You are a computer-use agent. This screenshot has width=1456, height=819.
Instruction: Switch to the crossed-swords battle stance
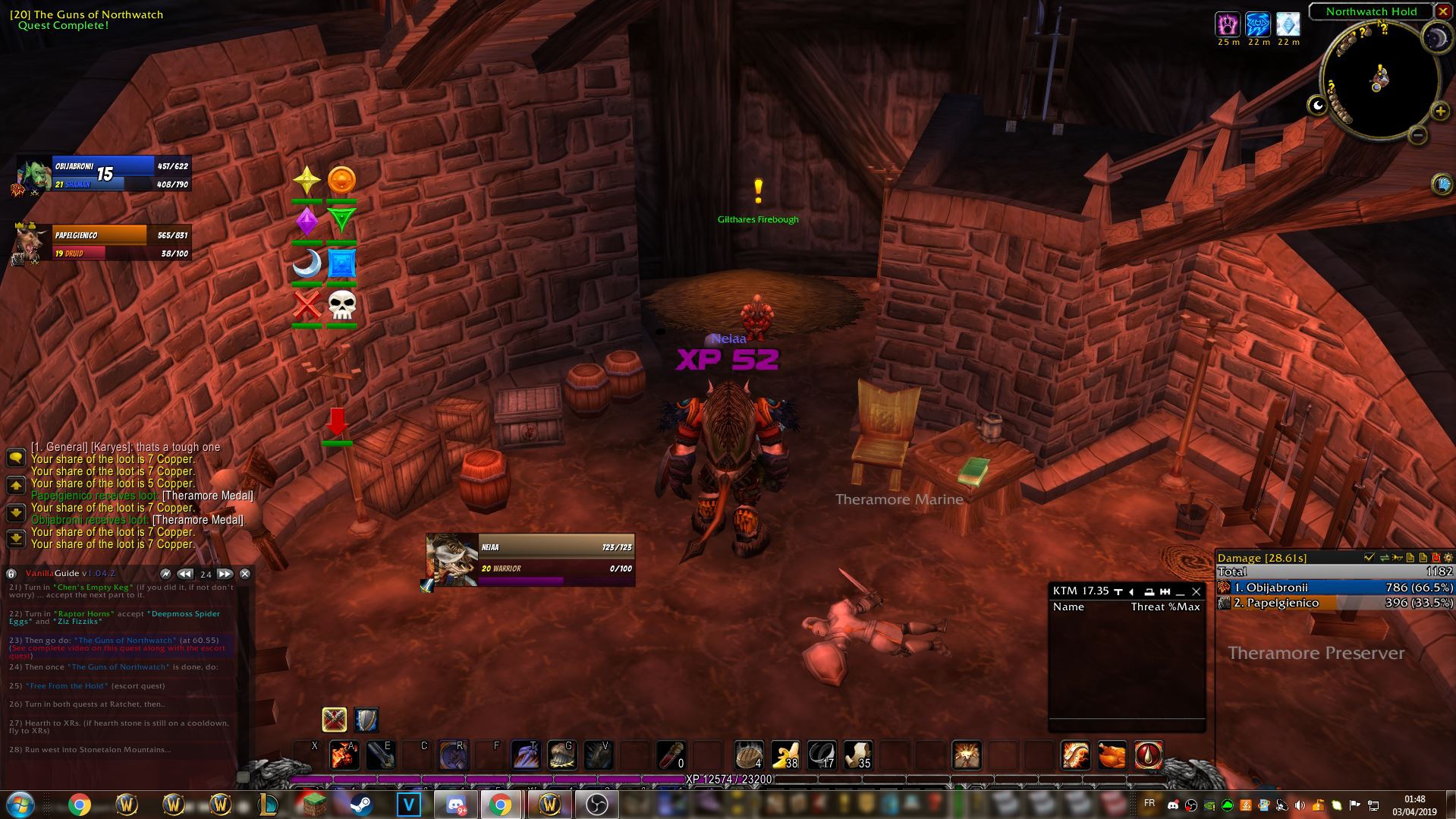(x=334, y=719)
